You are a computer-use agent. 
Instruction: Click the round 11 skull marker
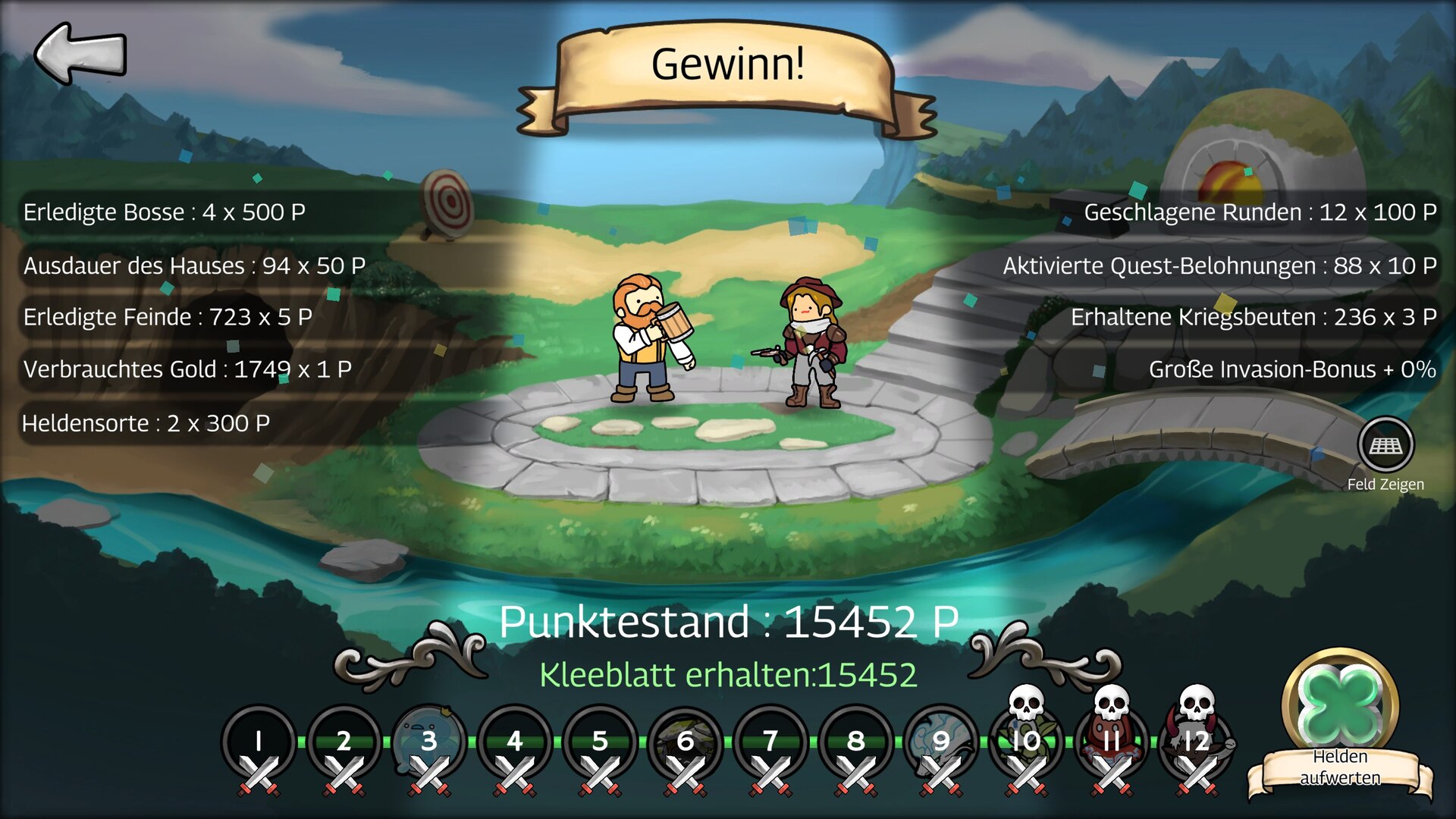[x=1112, y=739]
